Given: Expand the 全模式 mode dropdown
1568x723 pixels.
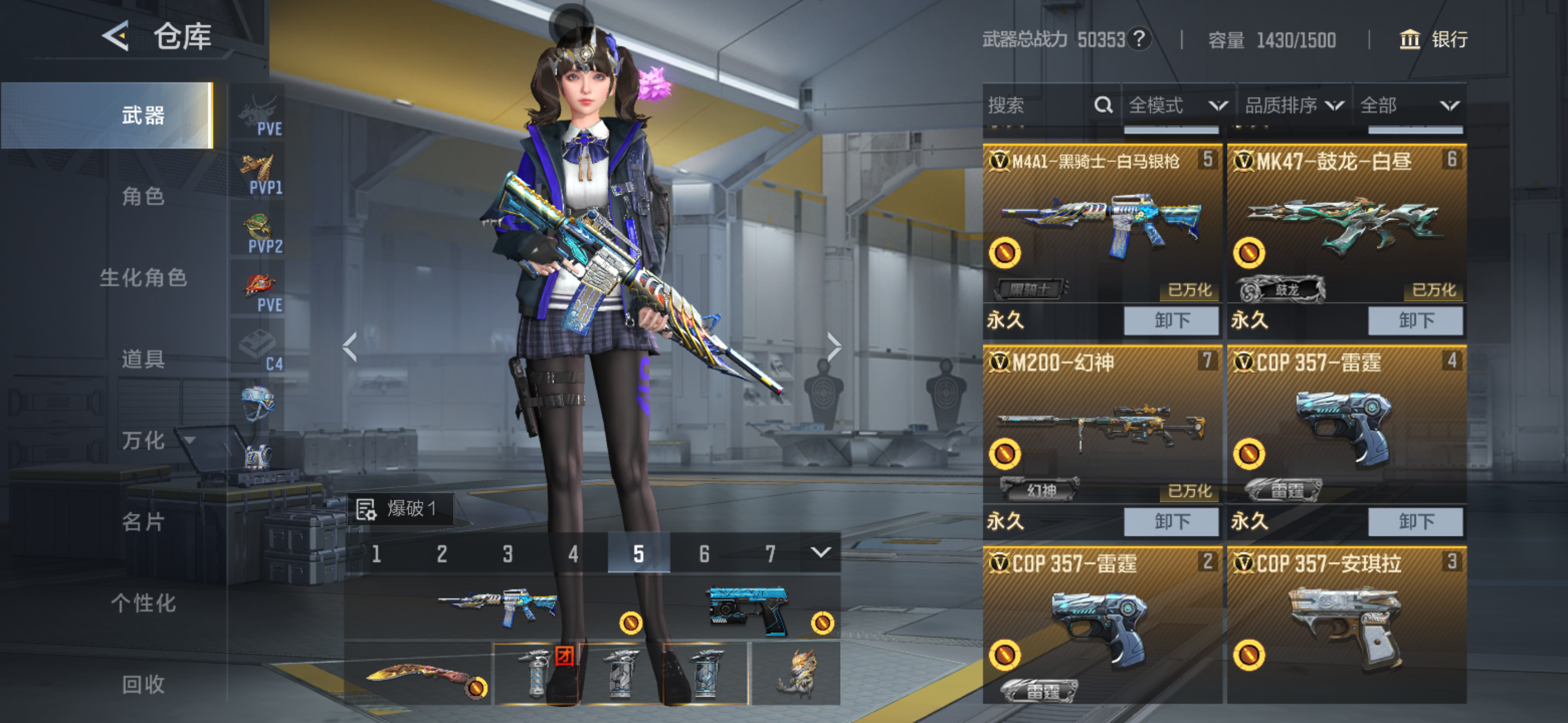Looking at the screenshot, I should 1177,106.
